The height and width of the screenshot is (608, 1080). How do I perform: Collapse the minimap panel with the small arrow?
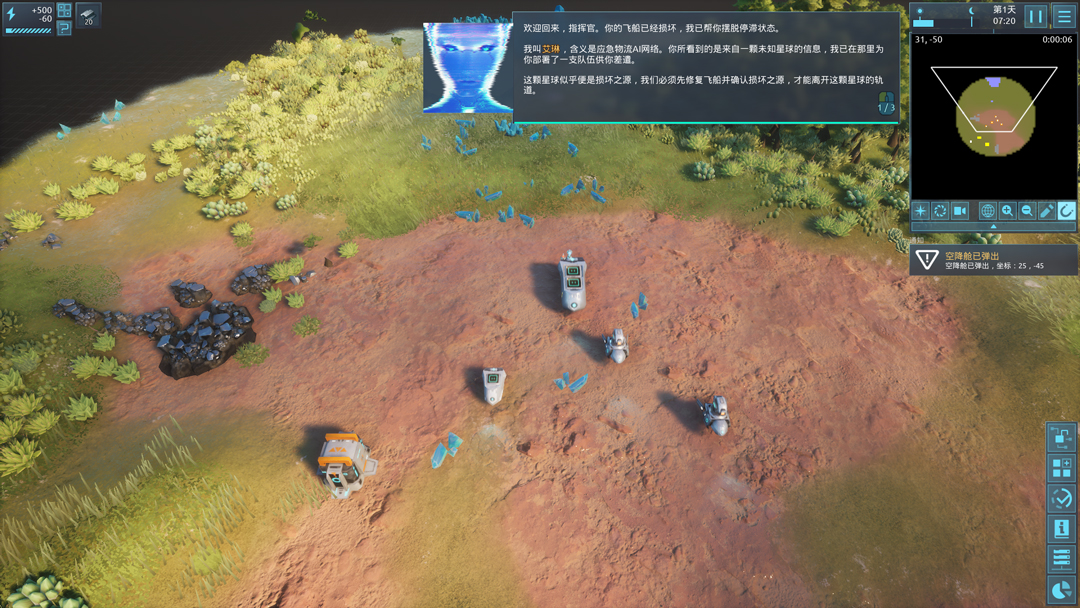coord(993,227)
